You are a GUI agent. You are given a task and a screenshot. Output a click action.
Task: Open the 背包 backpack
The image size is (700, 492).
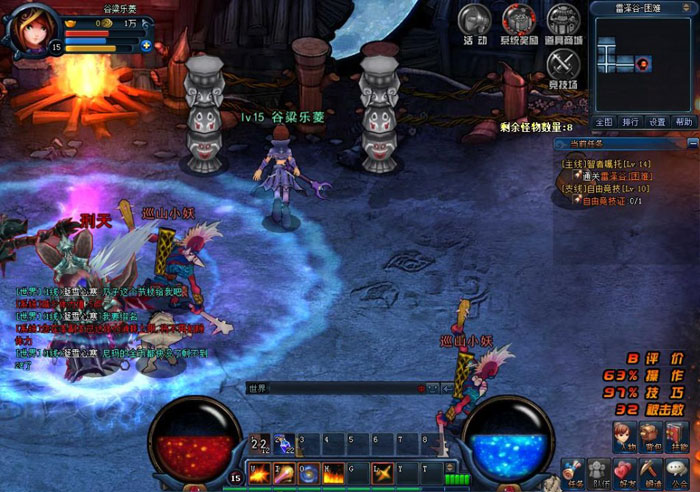[x=652, y=438]
